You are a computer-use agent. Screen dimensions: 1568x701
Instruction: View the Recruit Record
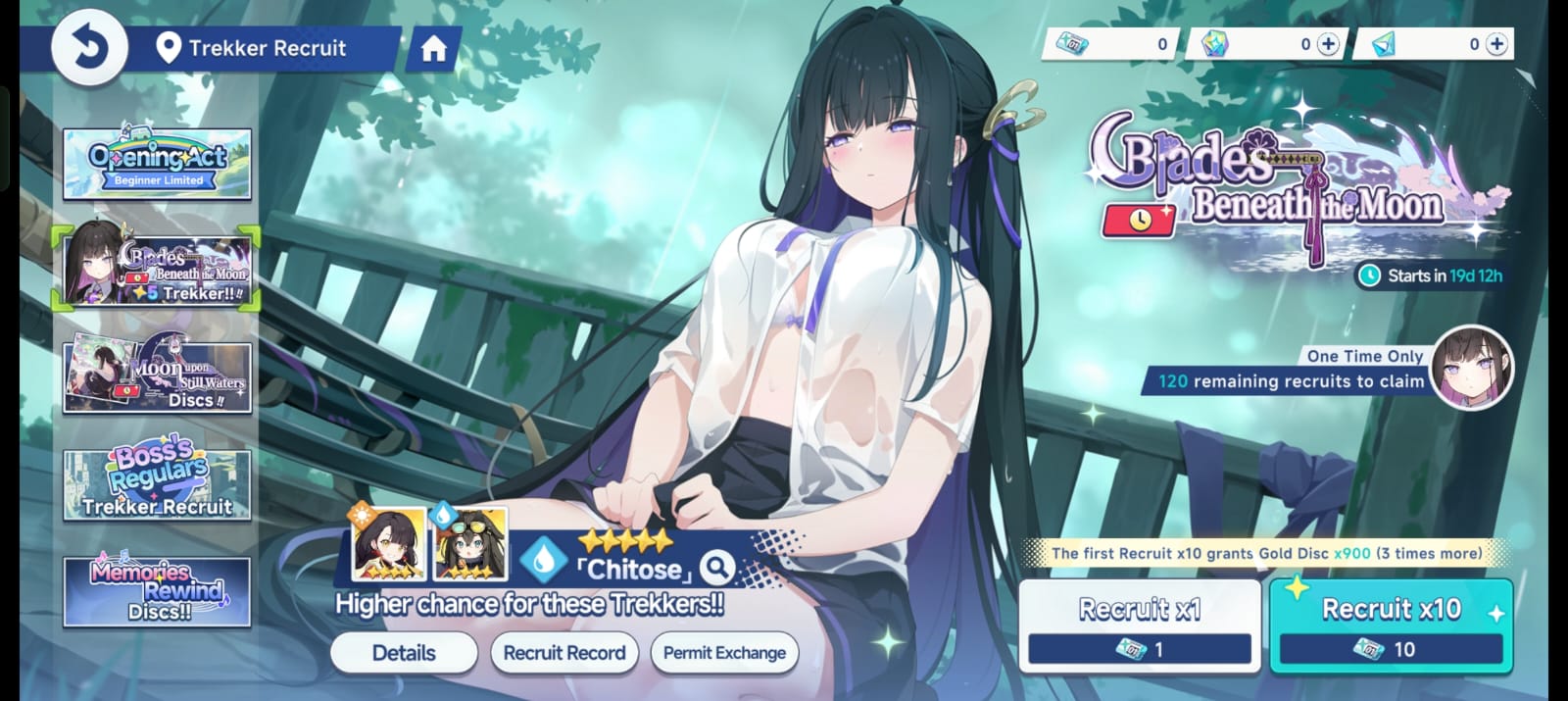point(564,653)
